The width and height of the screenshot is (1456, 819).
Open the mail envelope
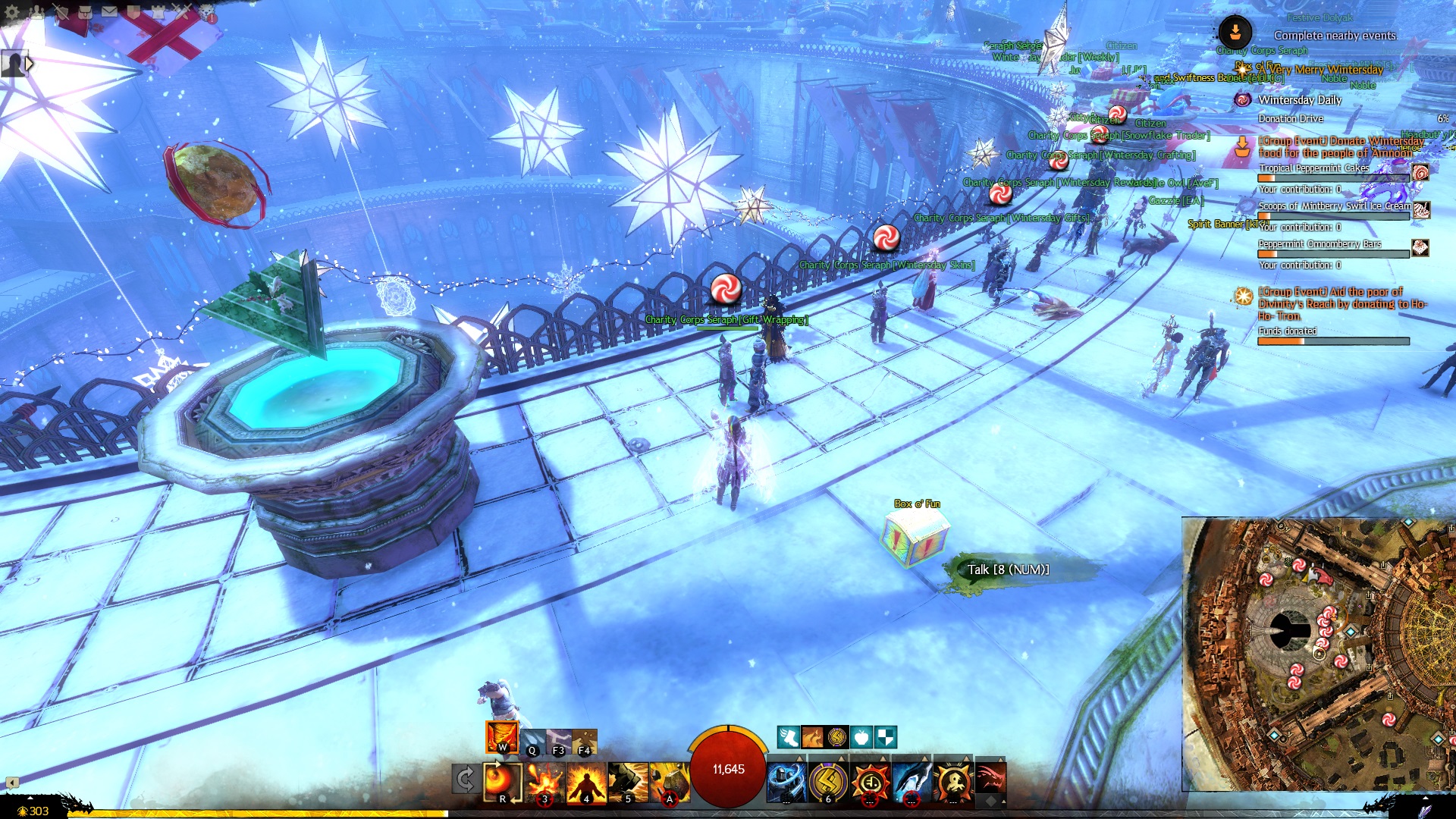[109, 11]
